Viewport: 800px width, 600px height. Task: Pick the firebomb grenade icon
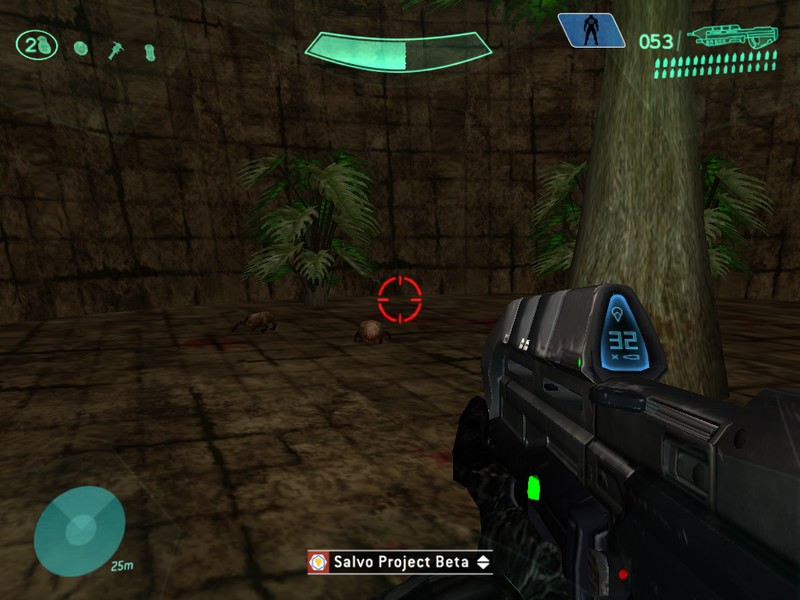coord(150,49)
